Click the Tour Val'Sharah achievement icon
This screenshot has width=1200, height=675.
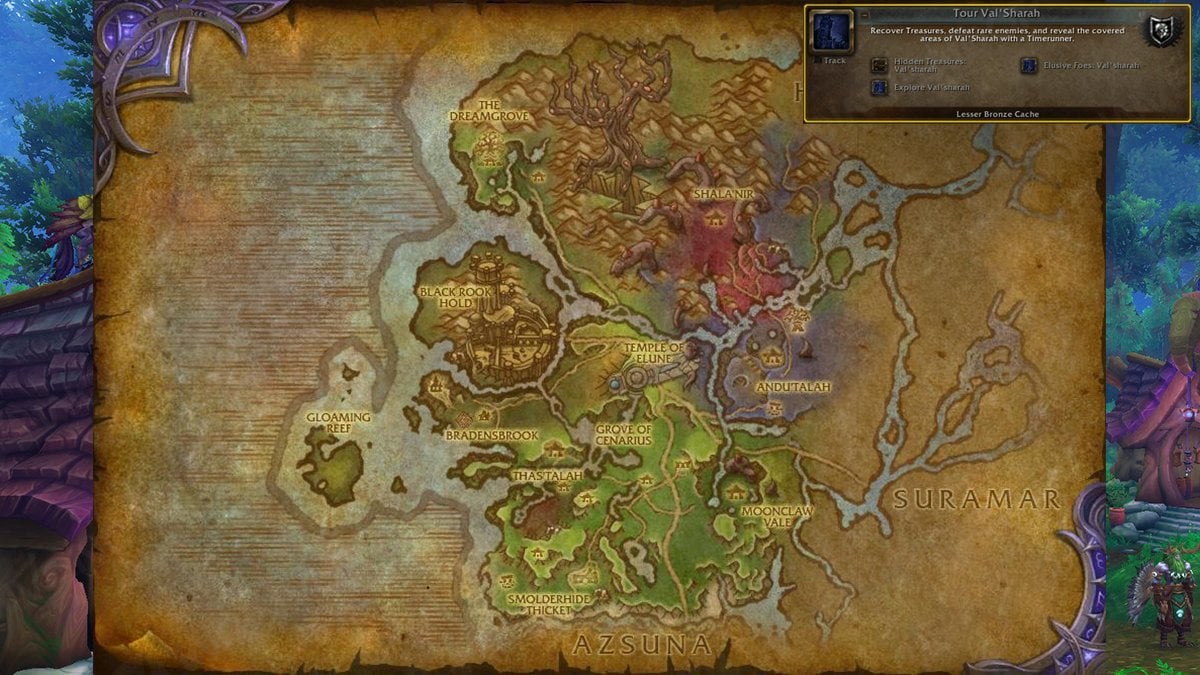[x=831, y=31]
